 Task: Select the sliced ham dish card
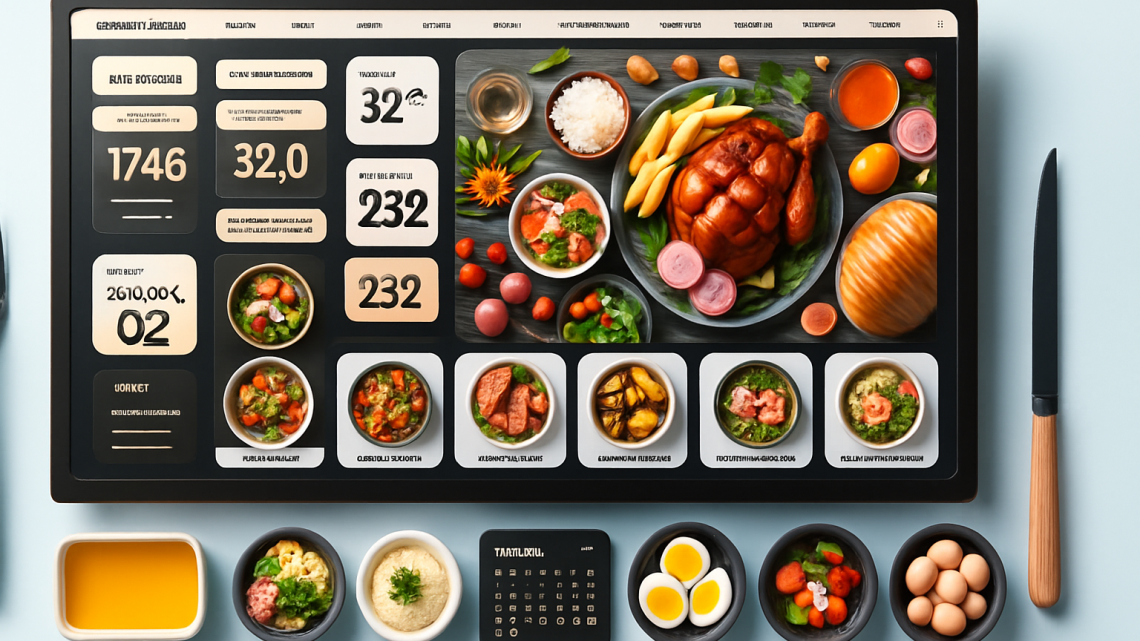510,409
